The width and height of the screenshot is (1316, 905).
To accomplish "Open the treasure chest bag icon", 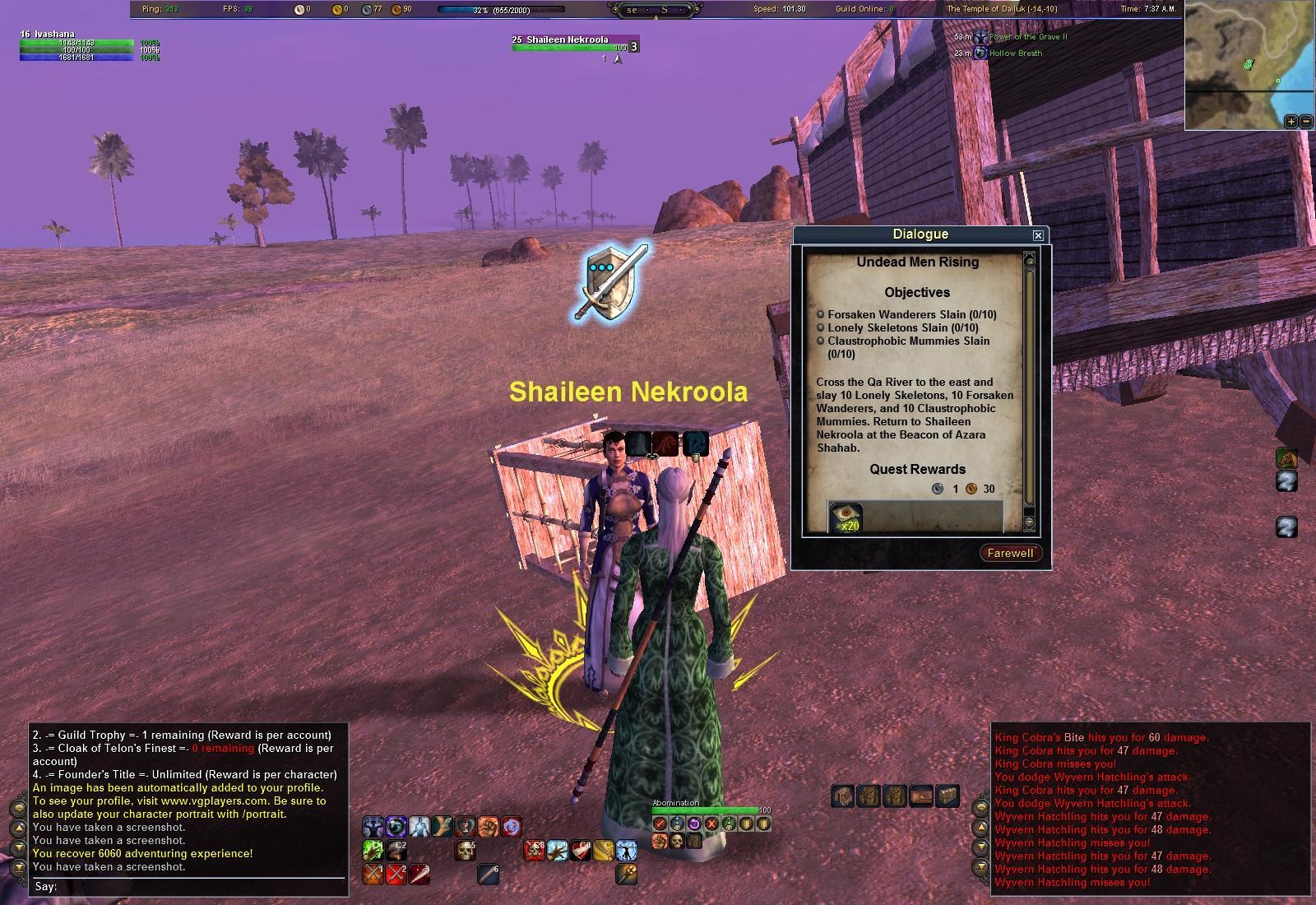I will click(x=947, y=796).
